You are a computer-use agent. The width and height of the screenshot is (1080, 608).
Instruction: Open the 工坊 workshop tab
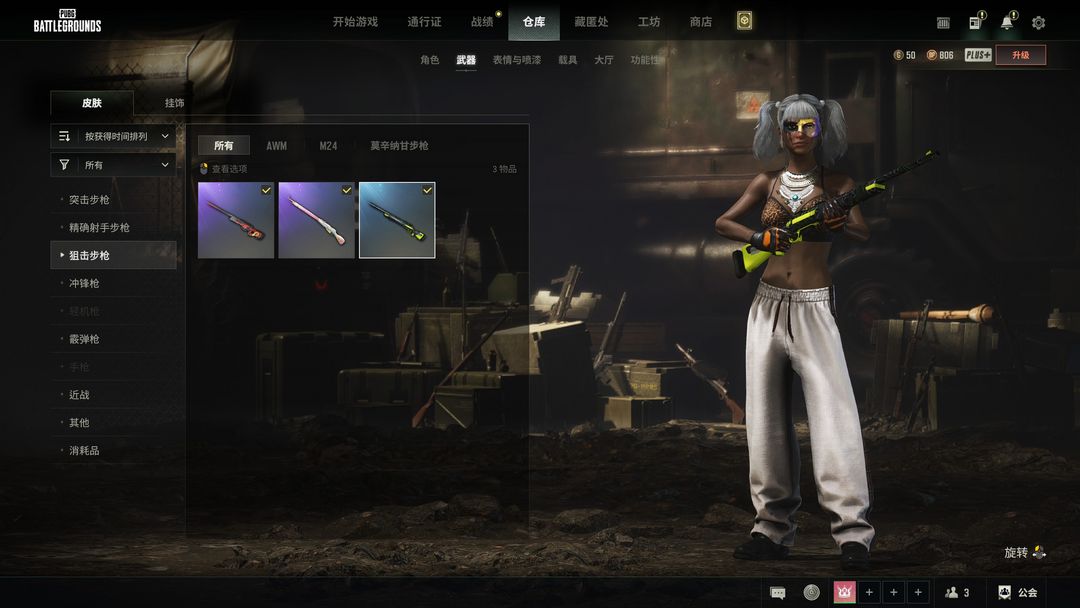[x=649, y=22]
